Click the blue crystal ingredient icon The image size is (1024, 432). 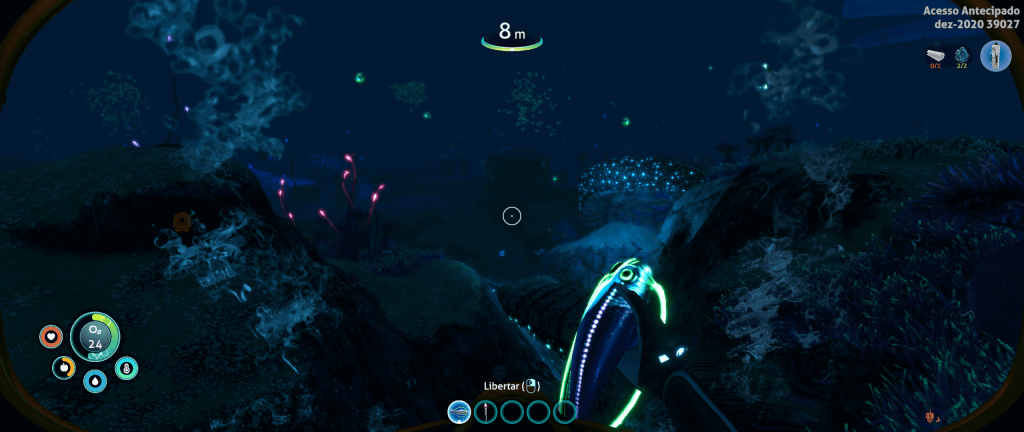(962, 55)
